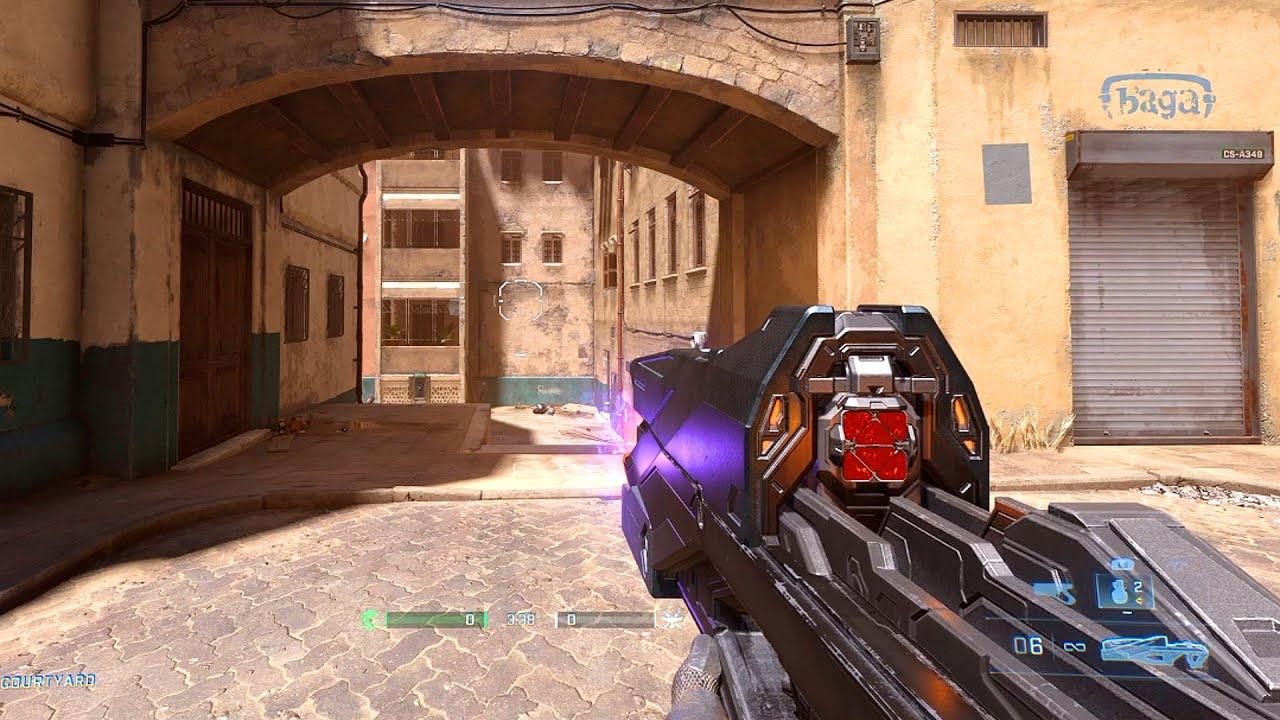Viewport: 1280px width, 720px height.
Task: Click the green team emblem
Action: point(370,620)
